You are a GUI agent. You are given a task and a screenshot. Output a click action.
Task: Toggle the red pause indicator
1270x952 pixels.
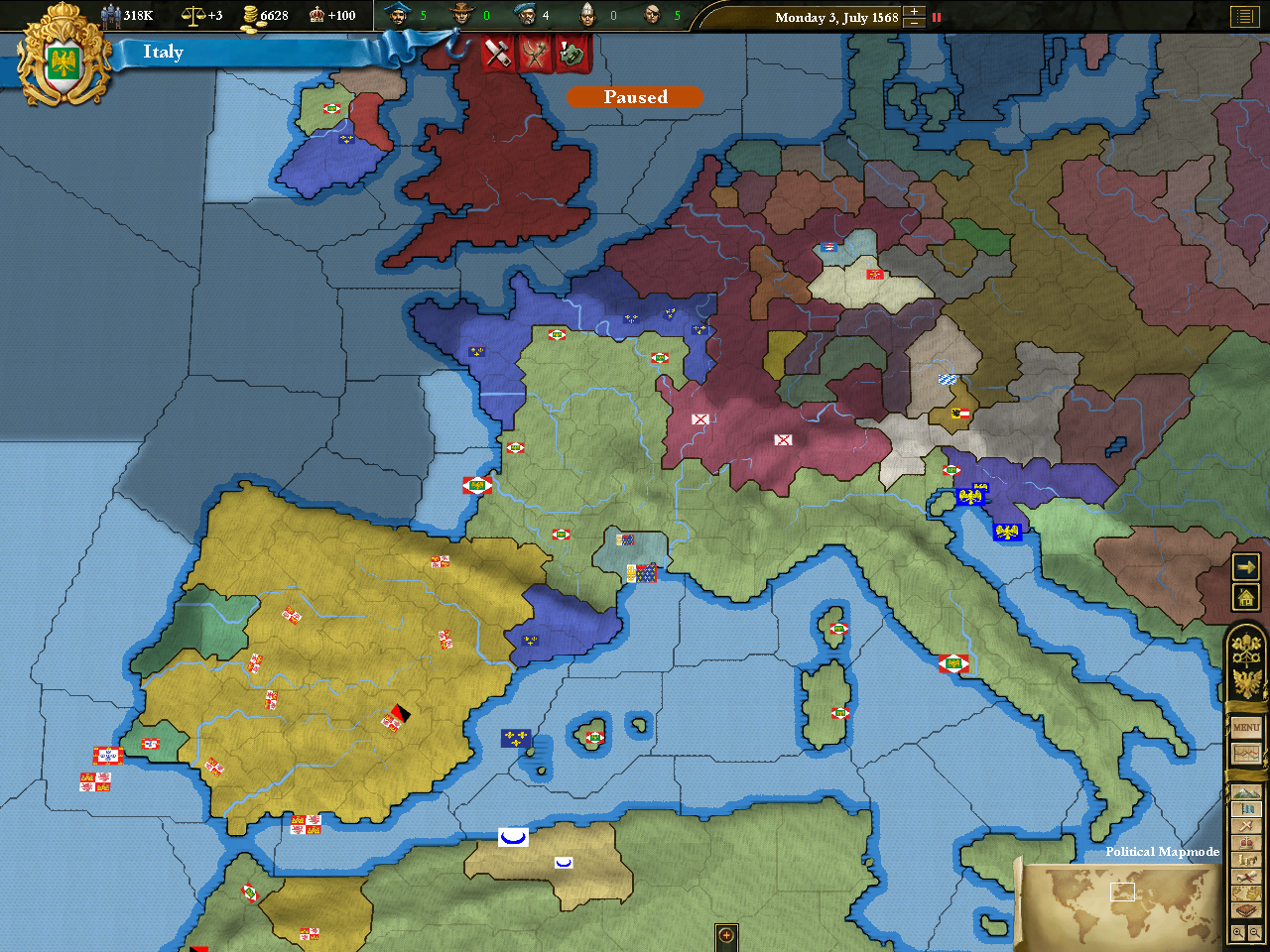pyautogui.click(x=936, y=17)
